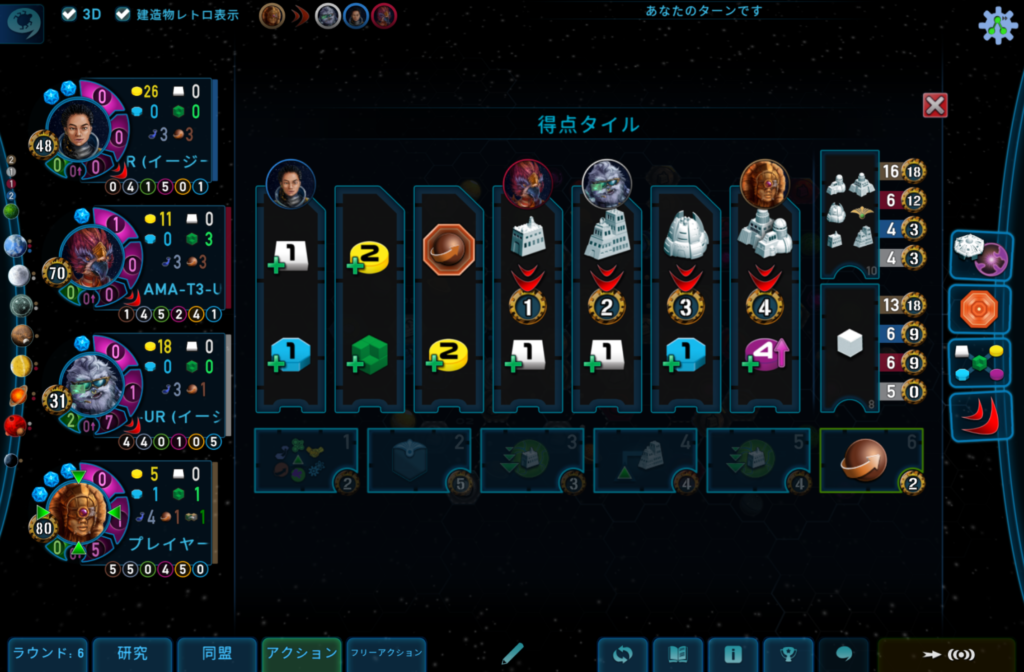Select the アクション action tab
This screenshot has height=672, width=1024.
coord(302,654)
